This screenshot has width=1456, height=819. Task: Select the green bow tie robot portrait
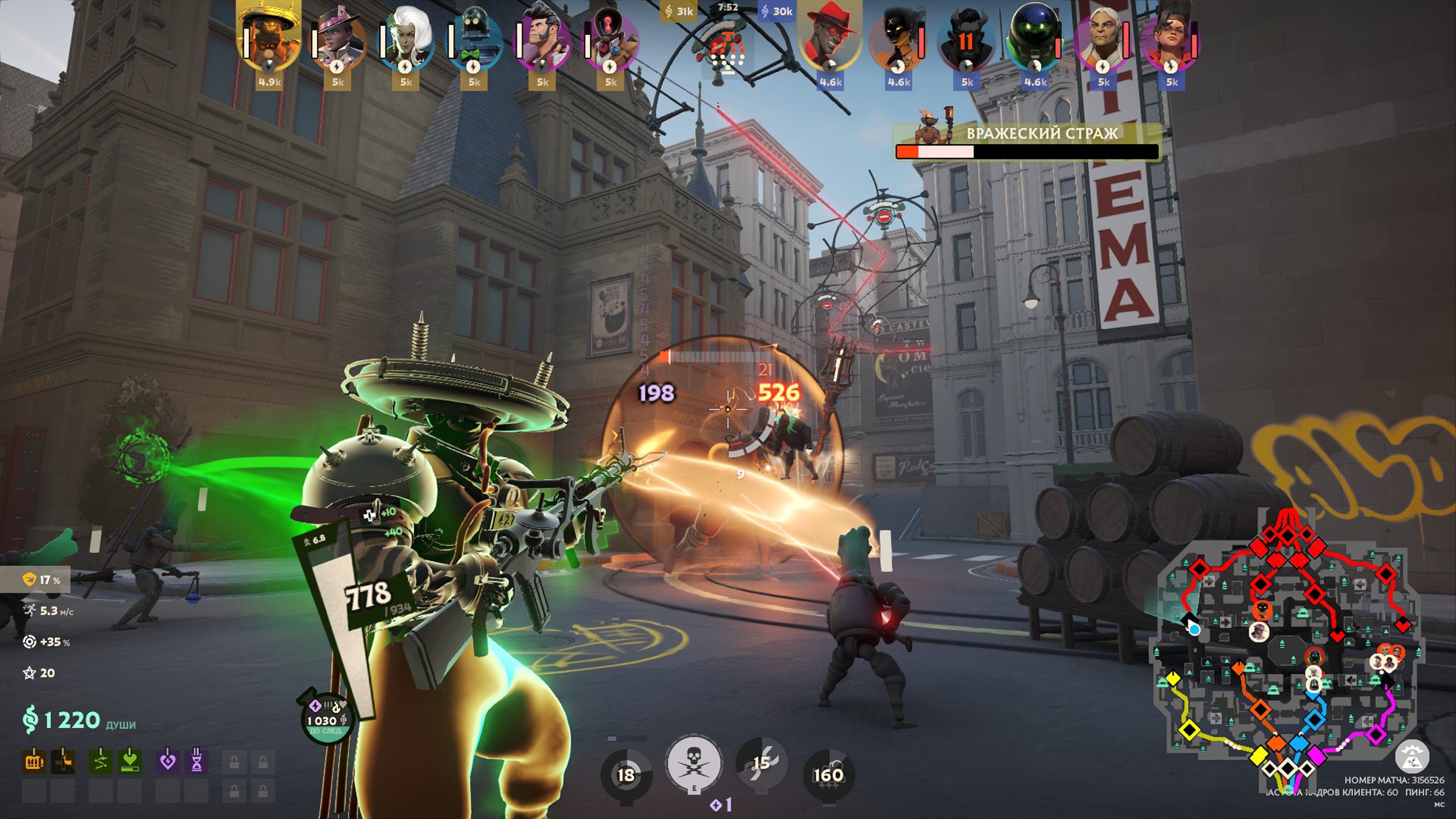[474, 39]
